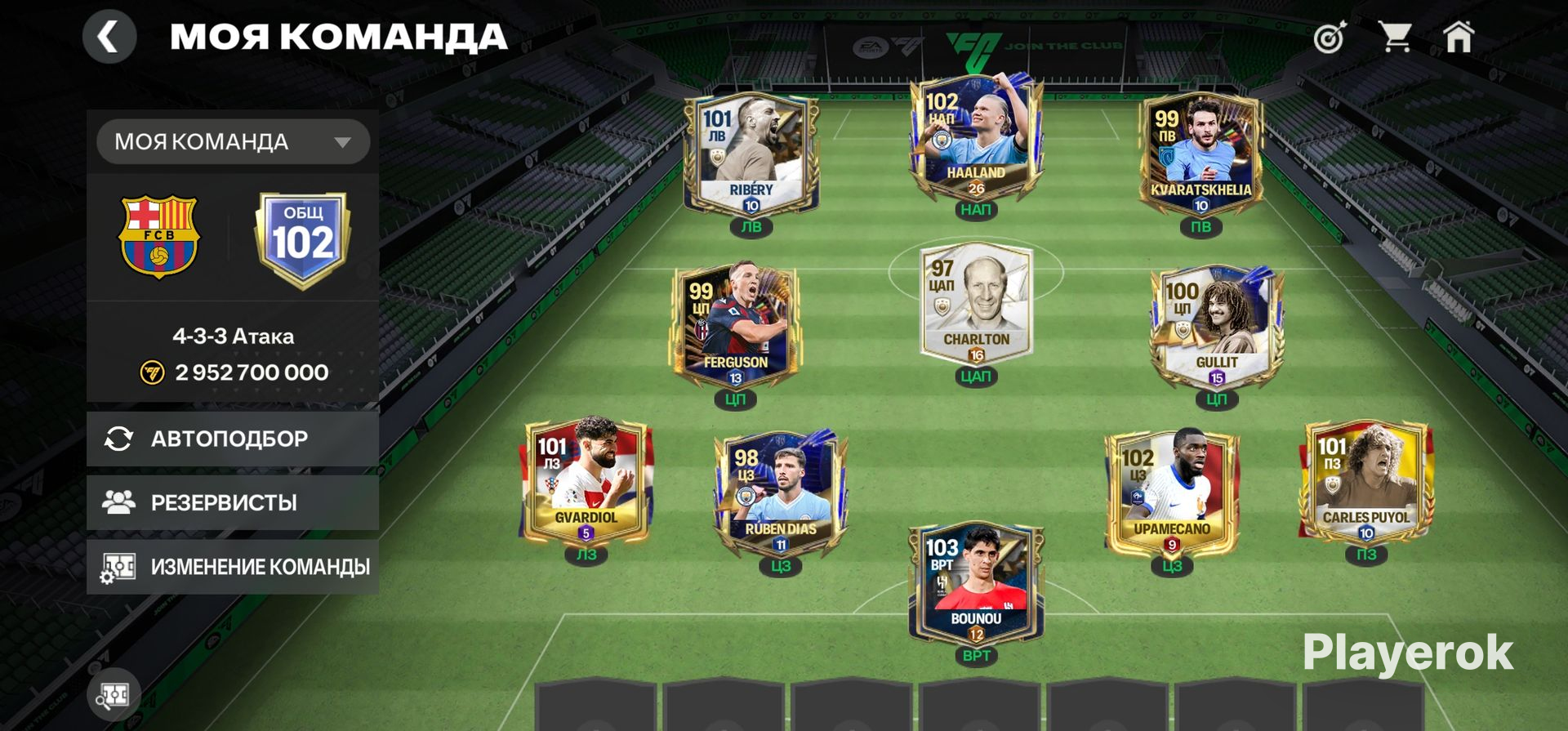Viewport: 1568px width, 731px height.
Task: Open the shopping cart store
Action: click(1394, 38)
